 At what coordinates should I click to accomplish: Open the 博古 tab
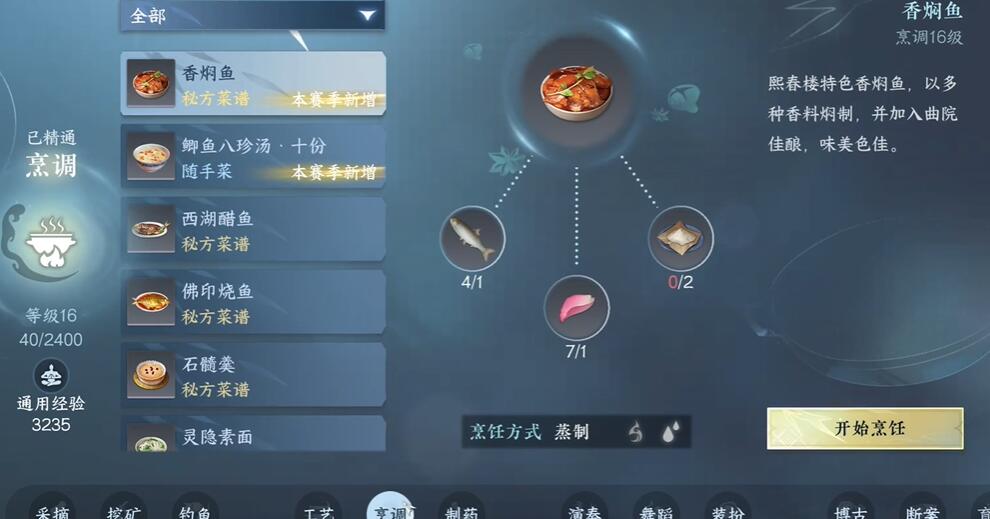click(850, 510)
